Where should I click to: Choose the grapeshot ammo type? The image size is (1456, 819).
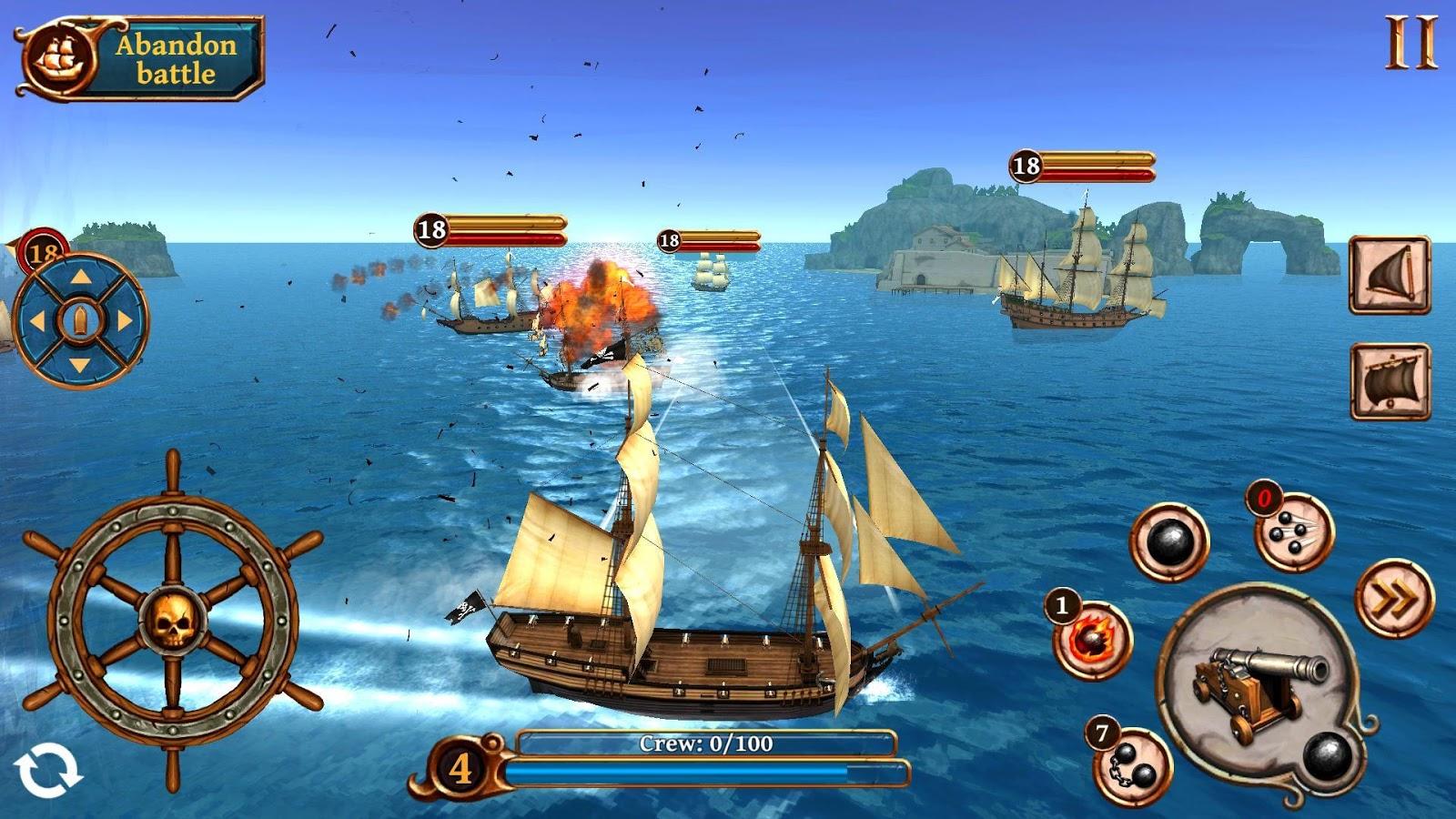coord(1293,531)
